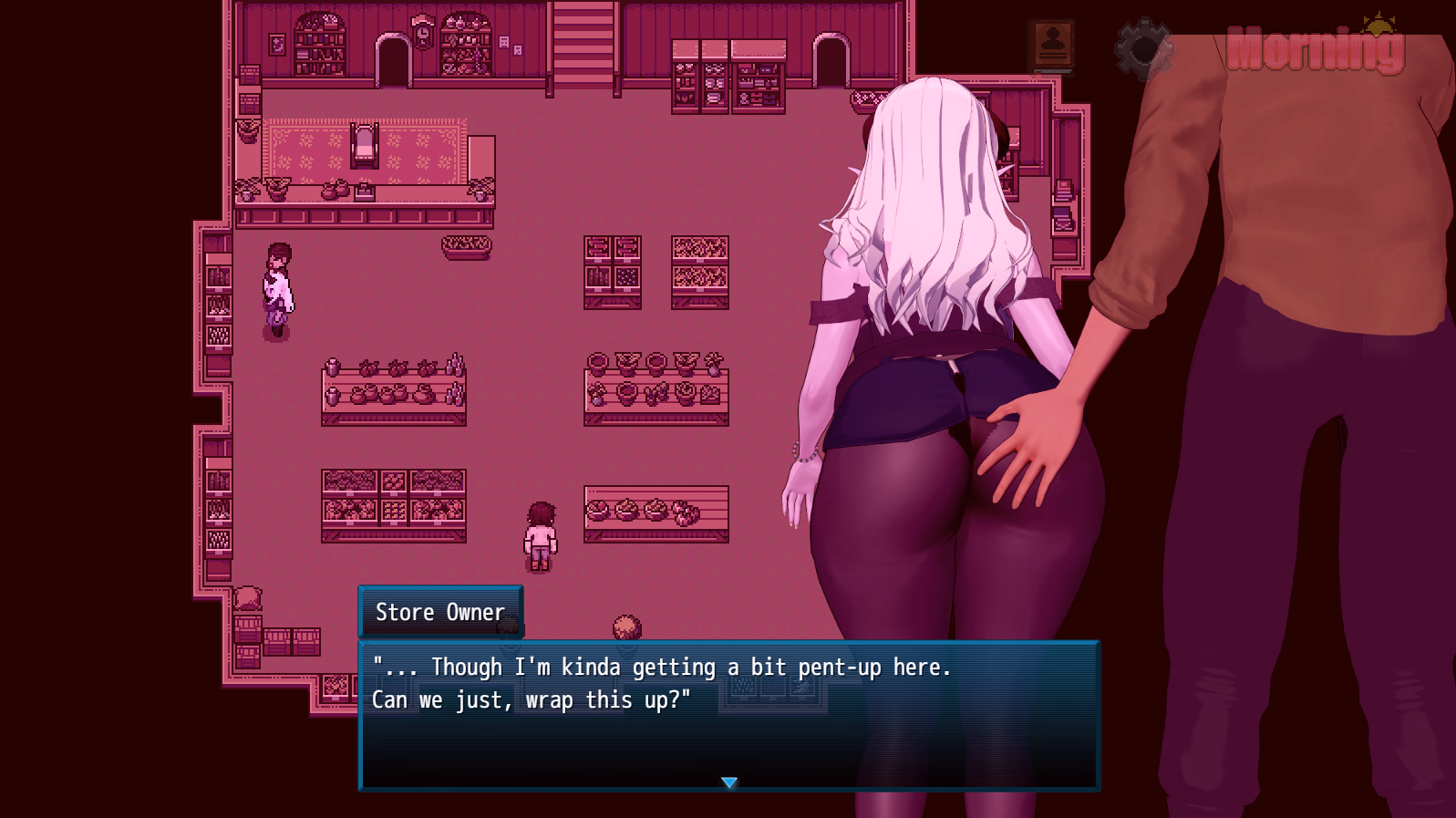The width and height of the screenshot is (1456, 818).
Task: Open the settings gear icon
Action: [x=1142, y=48]
